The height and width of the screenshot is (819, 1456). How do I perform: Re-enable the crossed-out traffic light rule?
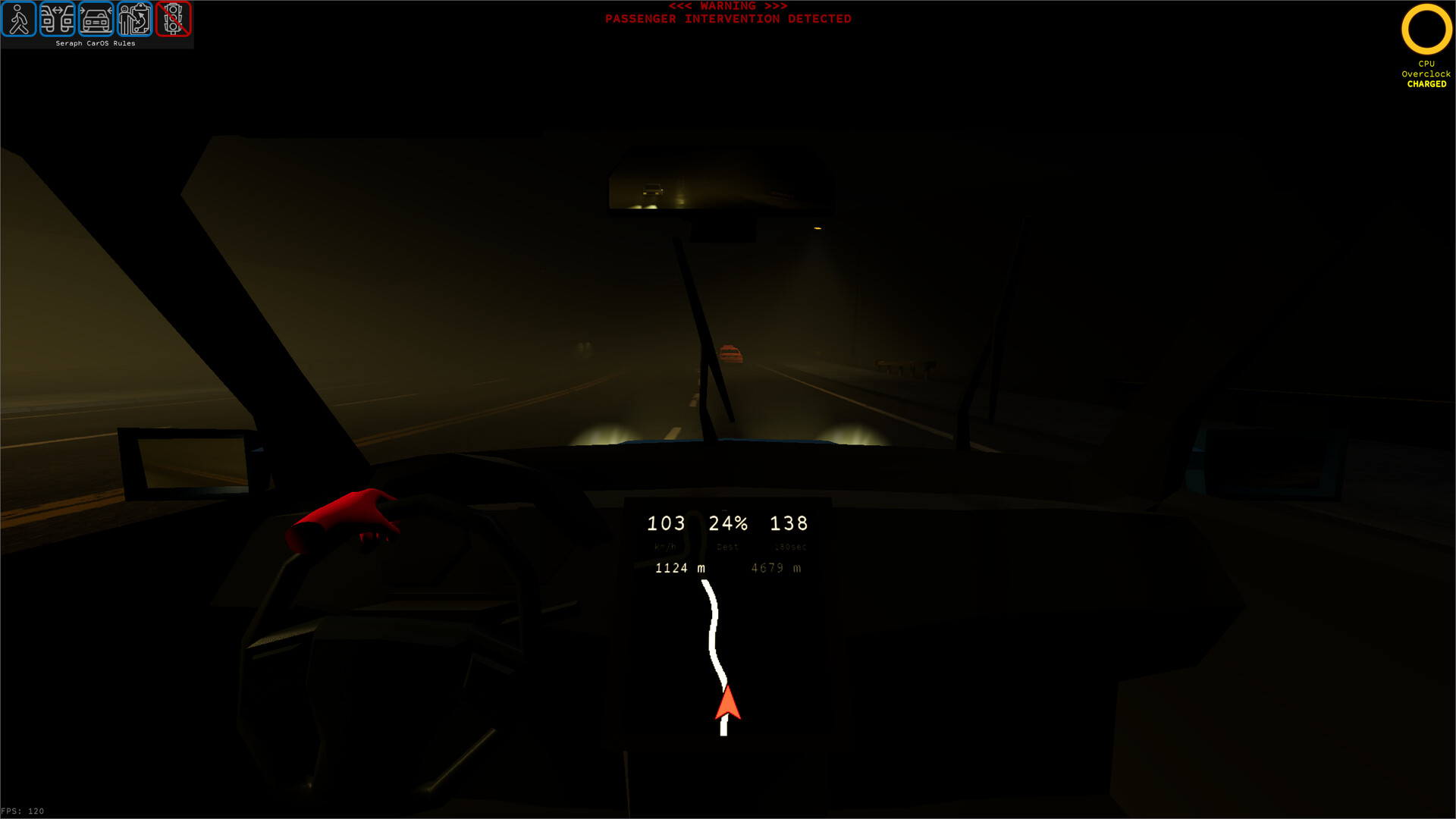click(x=174, y=20)
